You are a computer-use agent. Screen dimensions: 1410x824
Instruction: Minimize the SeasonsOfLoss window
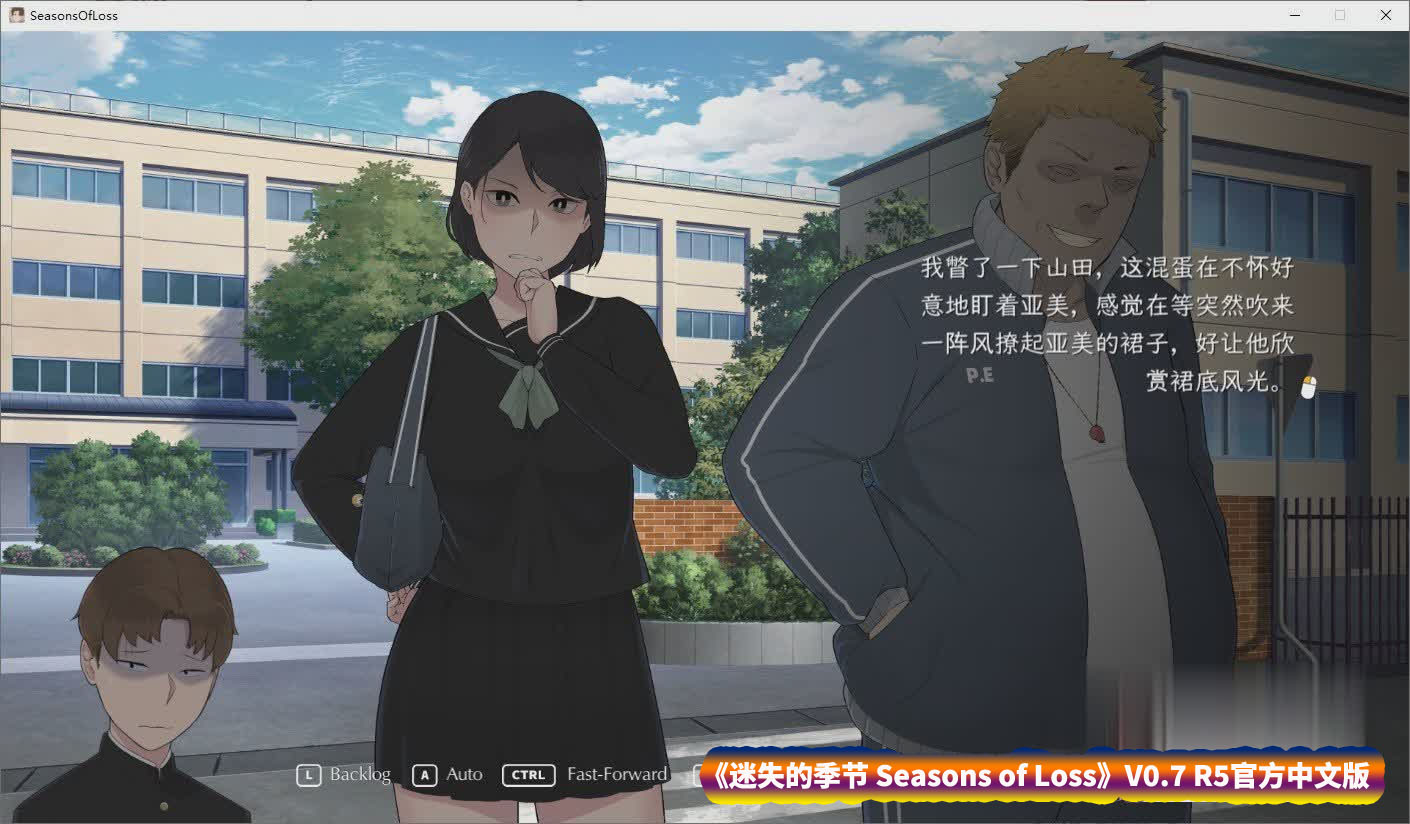pyautogui.click(x=1294, y=15)
